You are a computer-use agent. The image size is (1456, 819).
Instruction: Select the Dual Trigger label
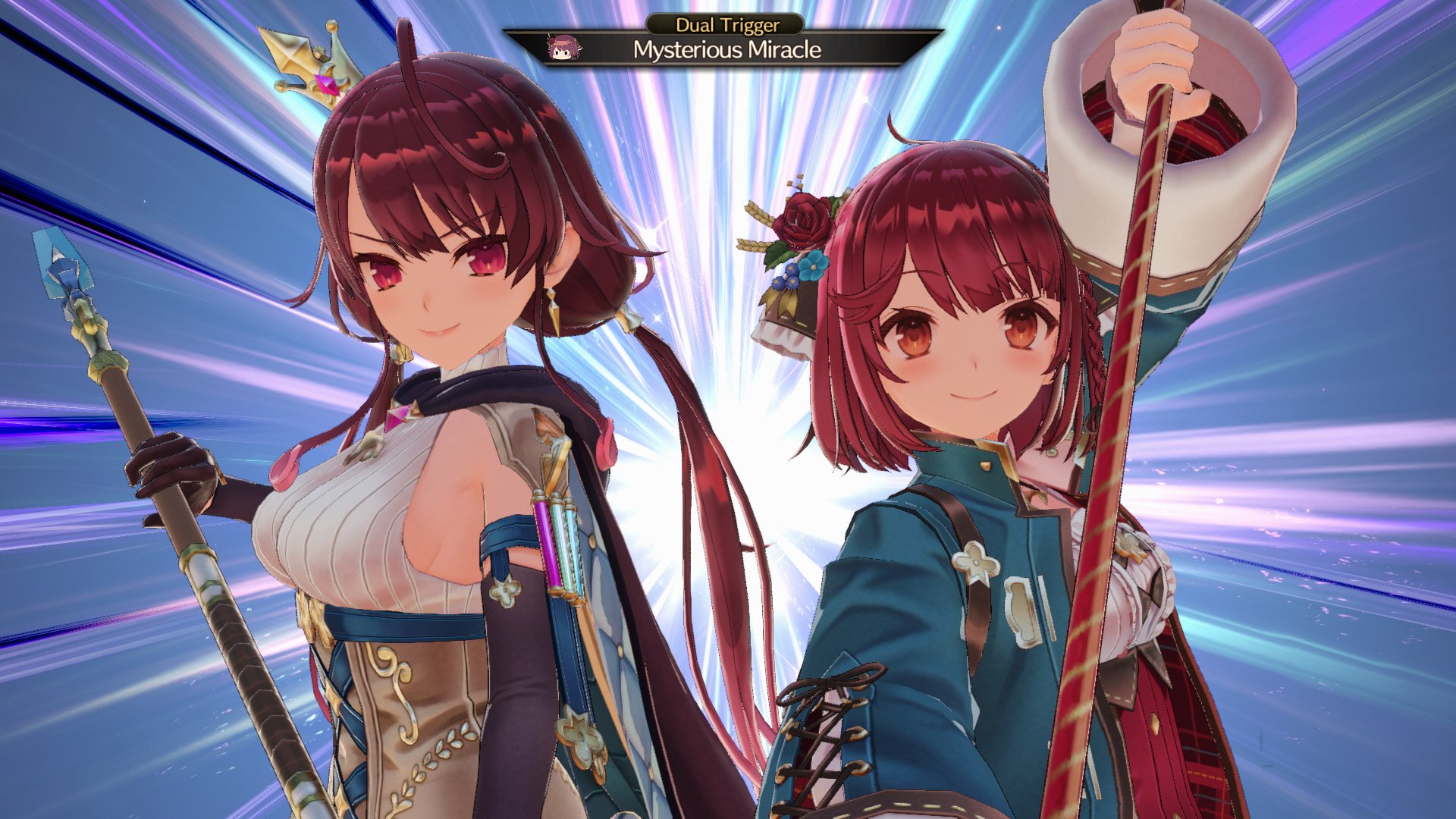point(726,25)
